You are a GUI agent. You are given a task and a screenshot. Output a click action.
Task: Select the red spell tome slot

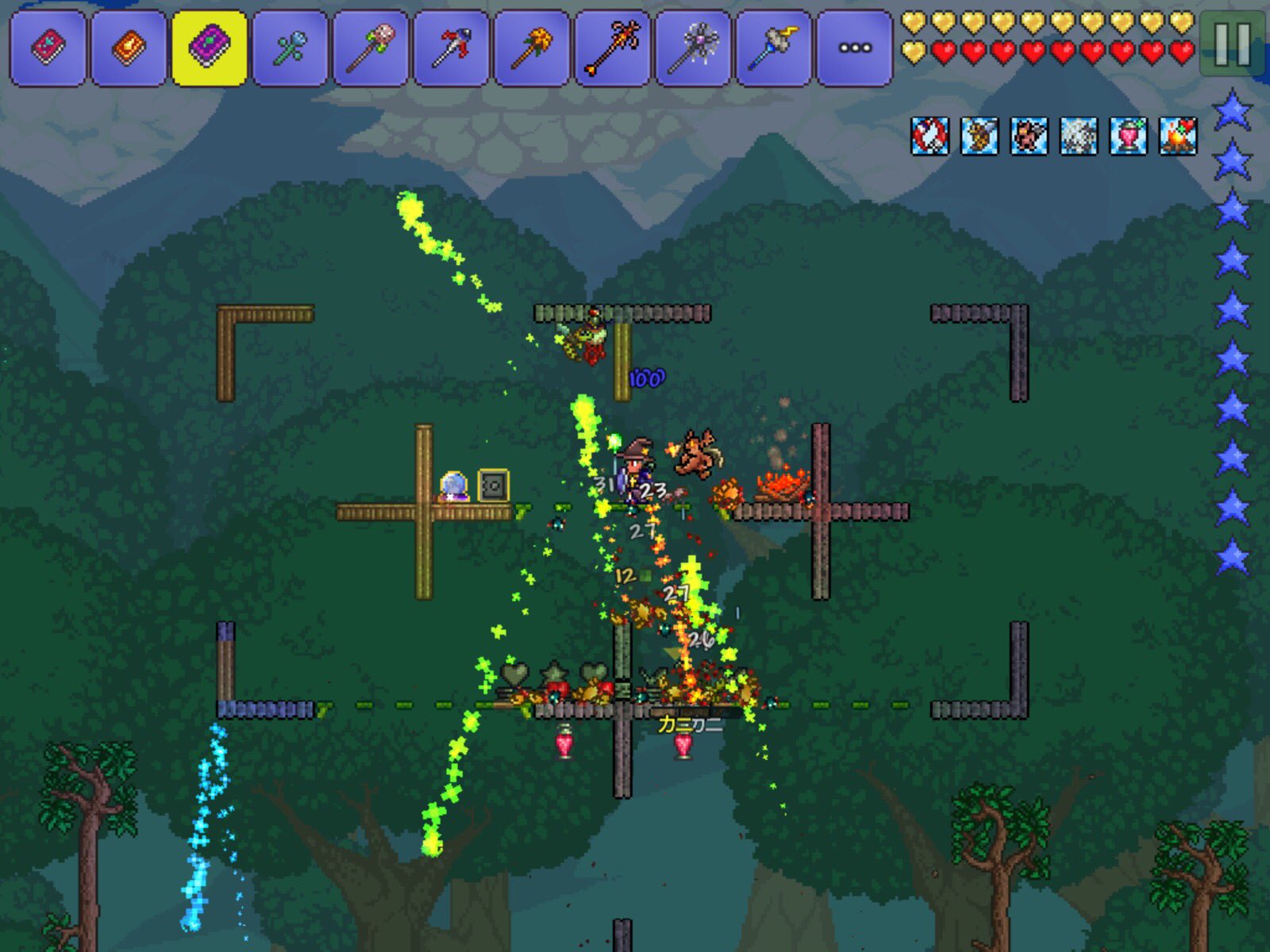(48, 48)
